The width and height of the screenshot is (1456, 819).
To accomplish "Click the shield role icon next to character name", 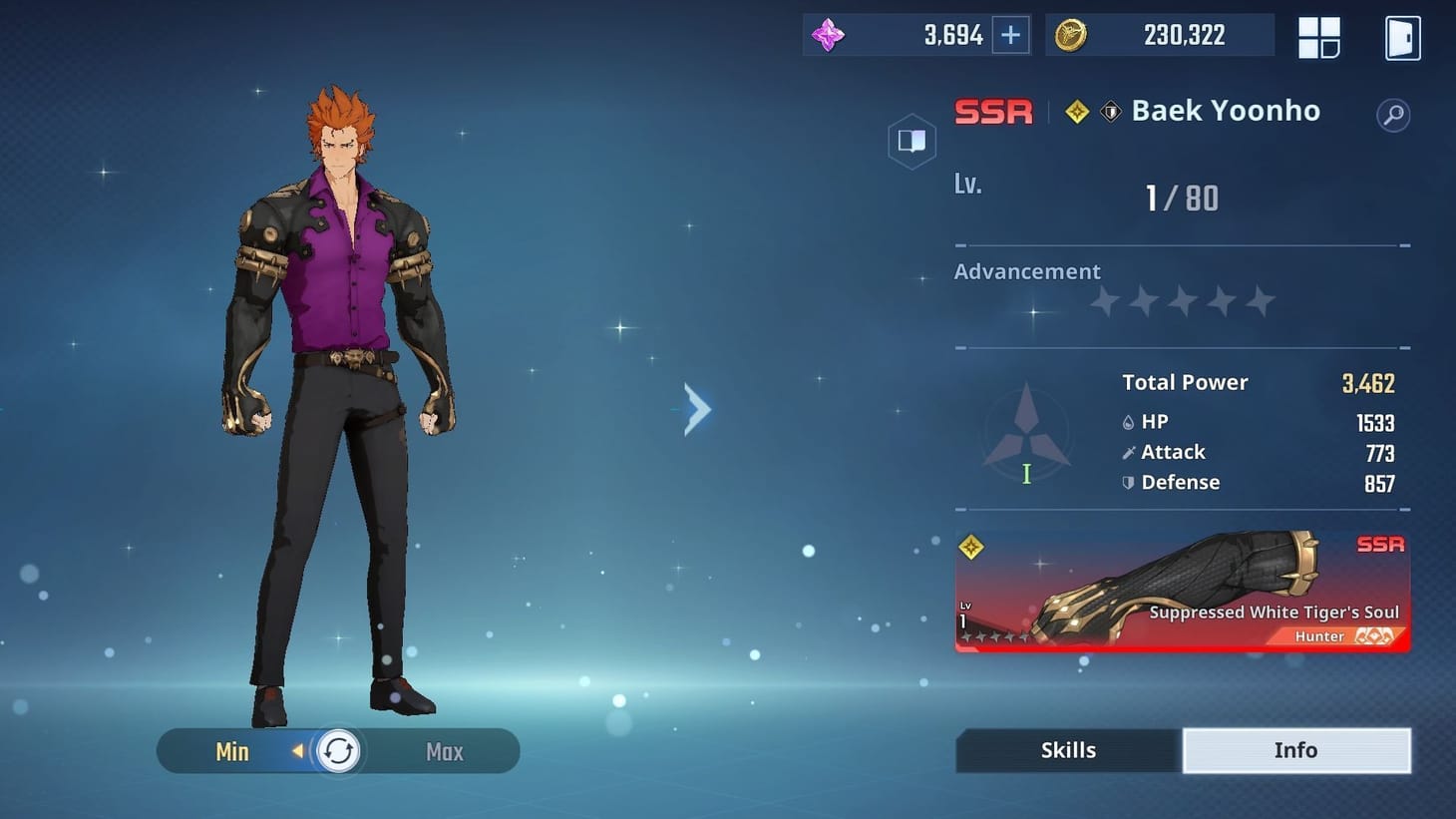I will click(1109, 111).
